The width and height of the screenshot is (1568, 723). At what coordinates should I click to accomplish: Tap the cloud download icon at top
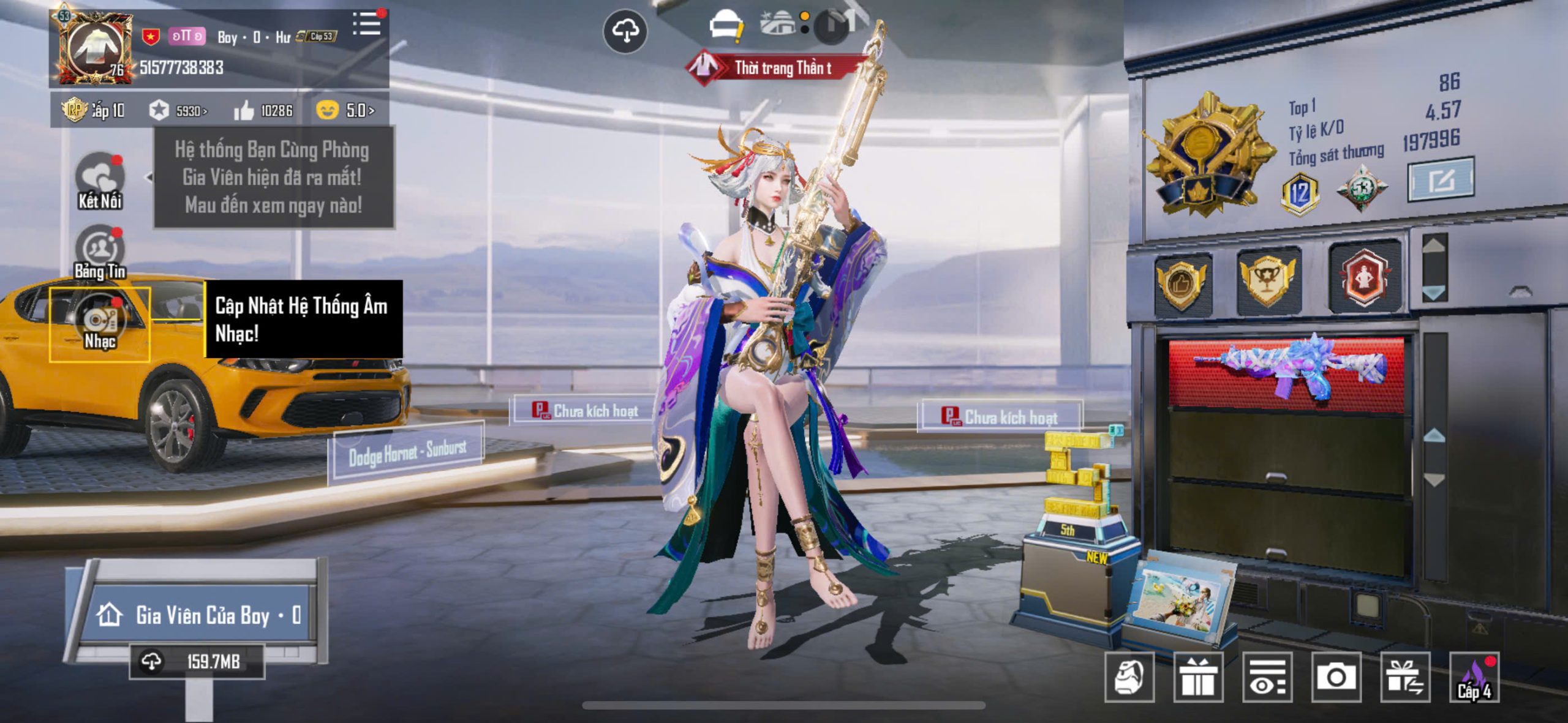[625, 31]
